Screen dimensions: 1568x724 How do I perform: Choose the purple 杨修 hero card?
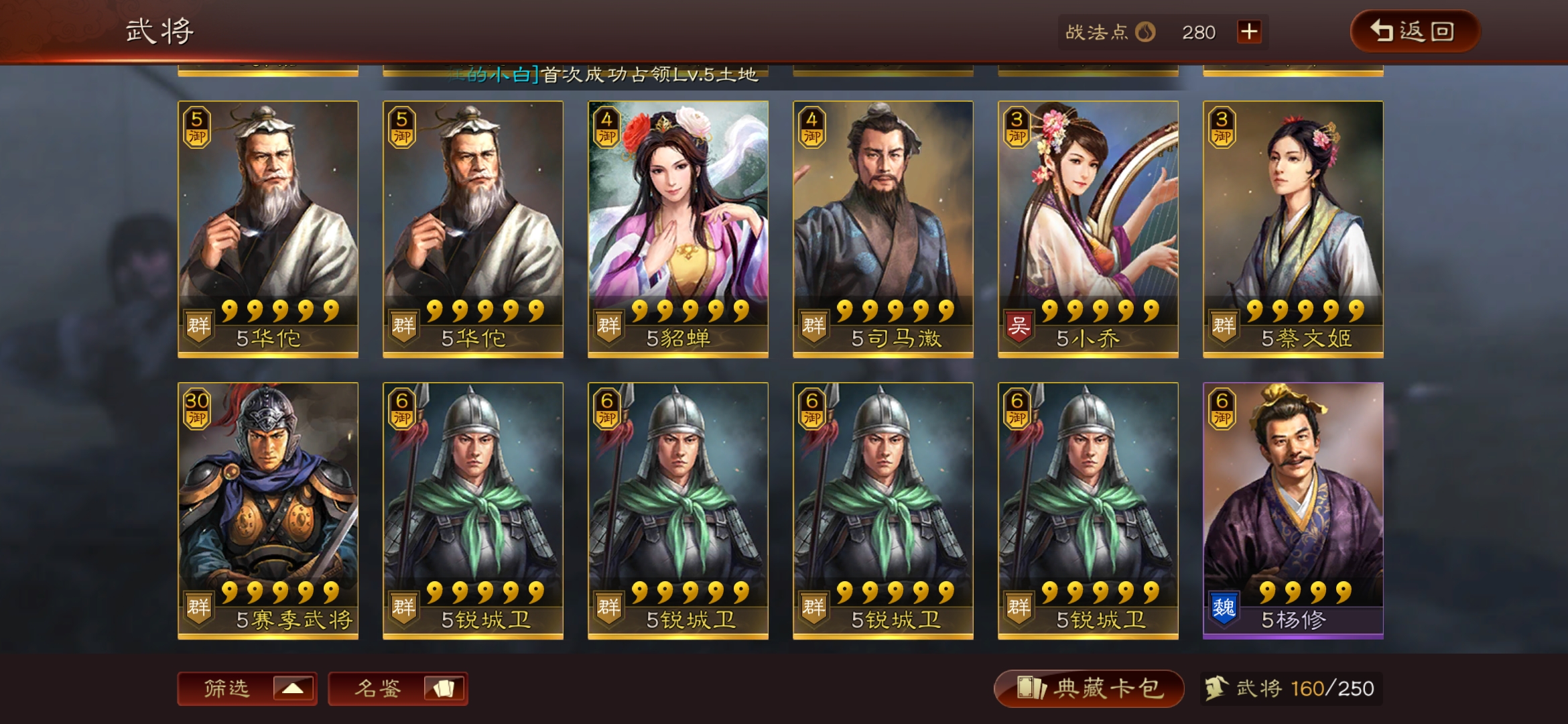1293,510
